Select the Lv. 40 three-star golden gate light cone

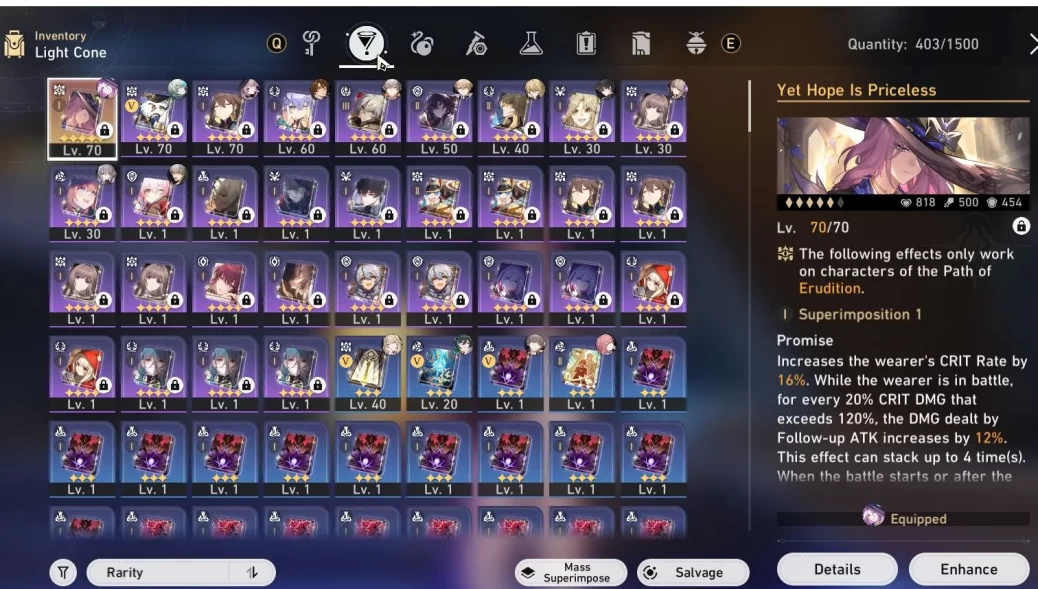click(367, 375)
